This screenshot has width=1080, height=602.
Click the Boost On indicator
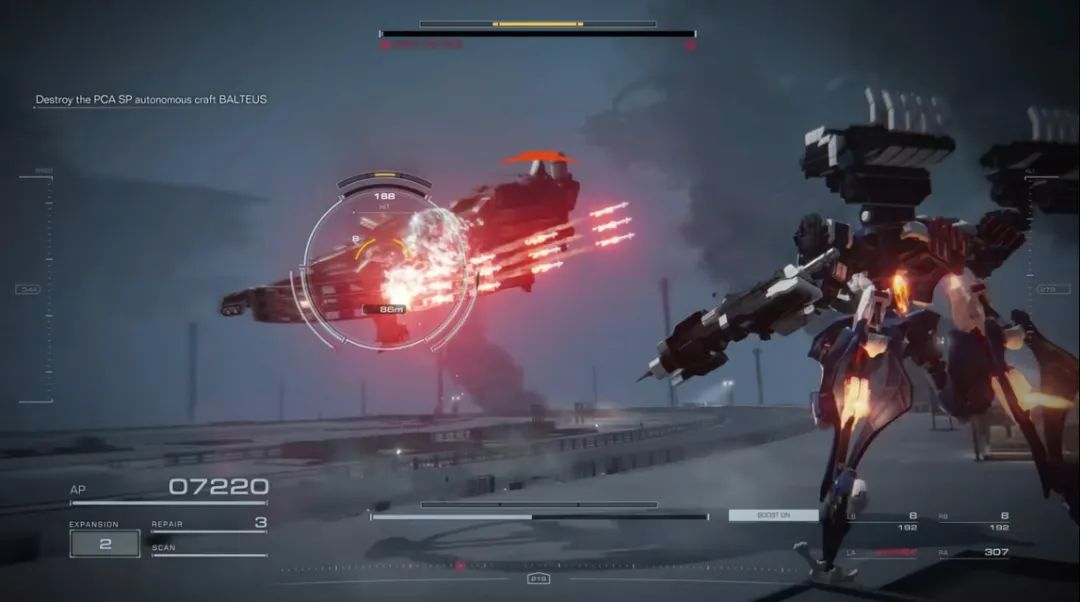pyautogui.click(x=773, y=516)
